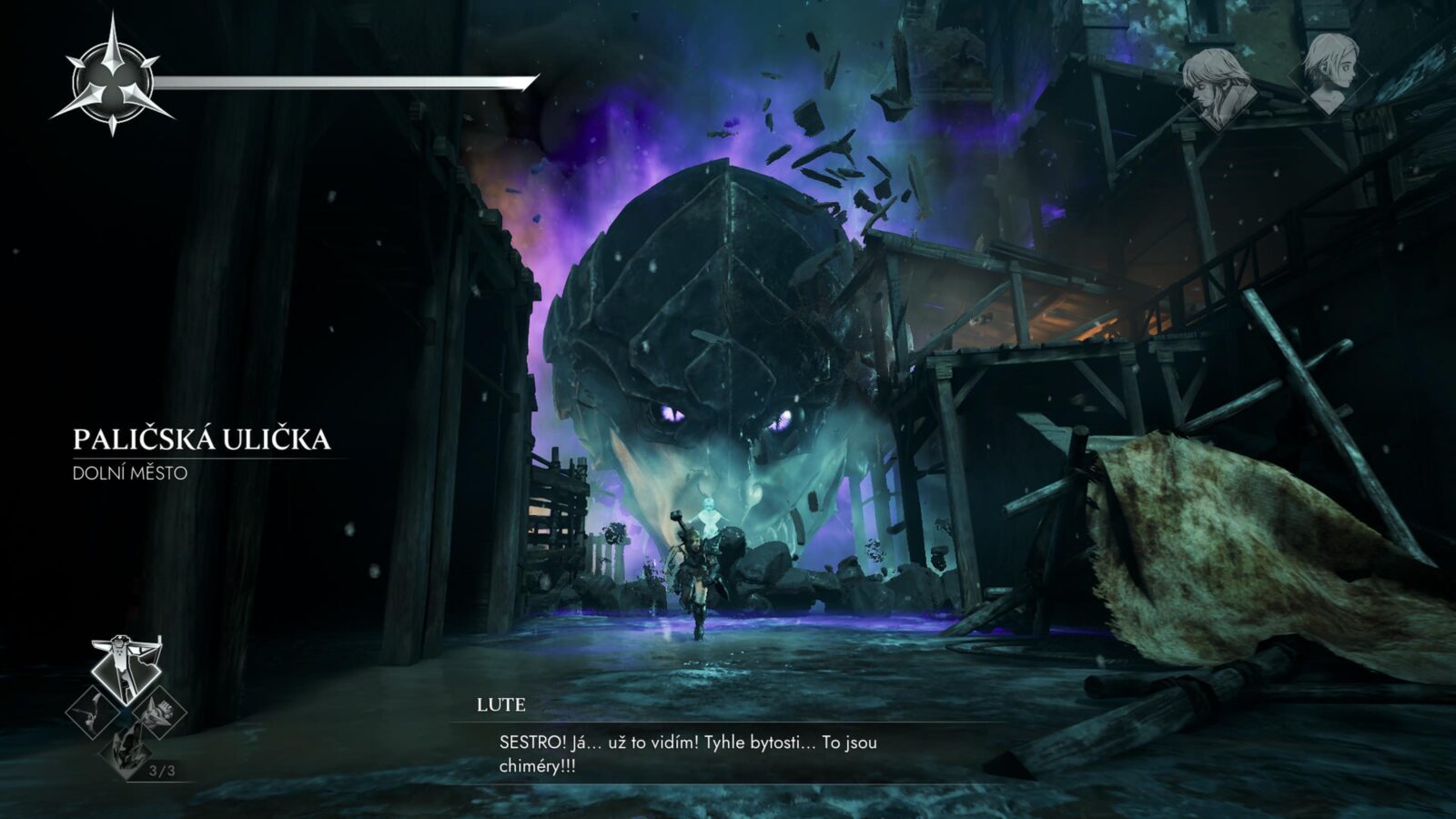This screenshot has height=819, width=1456.
Task: Select the bow weapon diamond slot
Action: click(x=94, y=713)
